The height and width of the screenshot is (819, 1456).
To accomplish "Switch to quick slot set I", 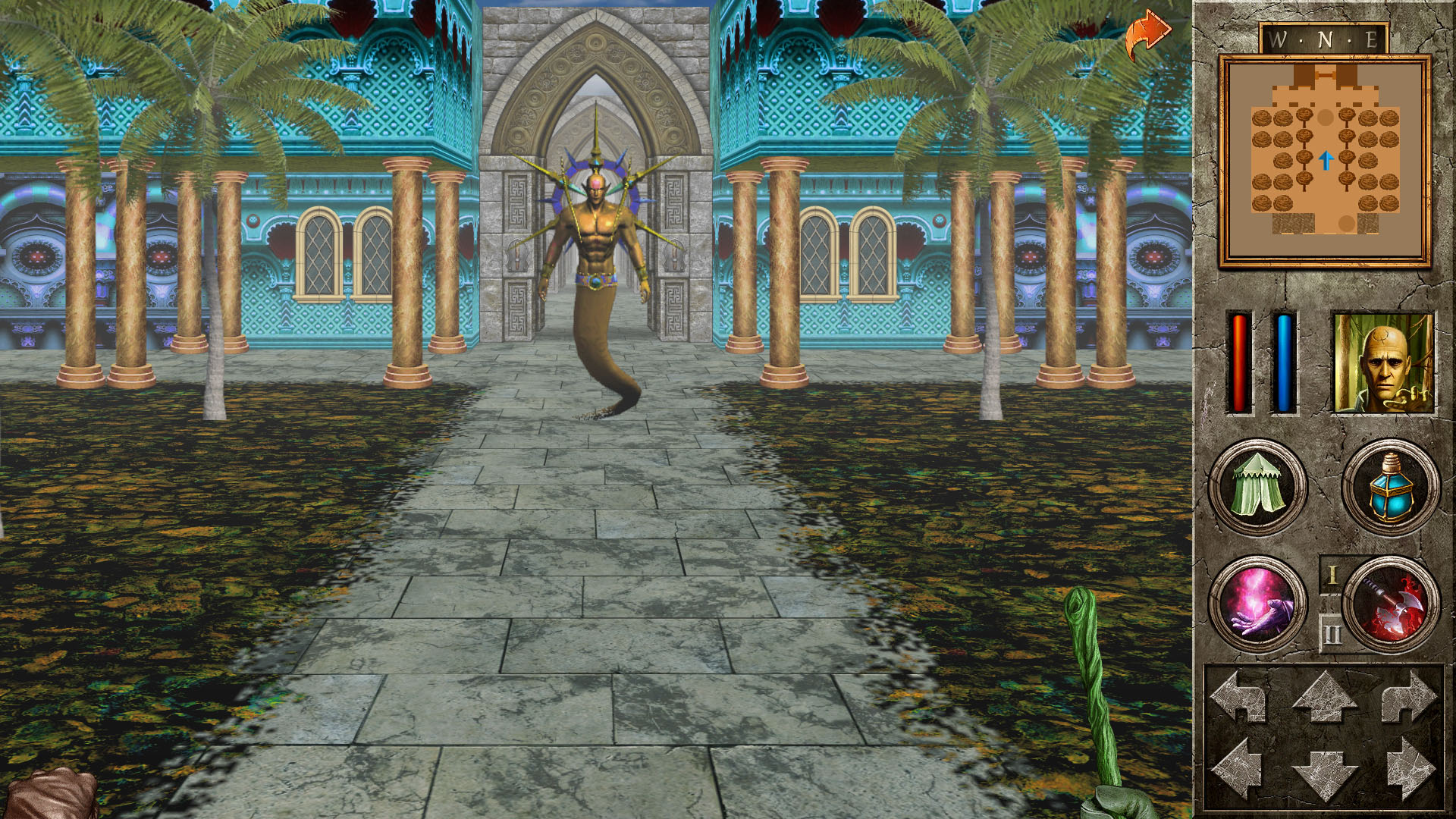I will [x=1332, y=576].
